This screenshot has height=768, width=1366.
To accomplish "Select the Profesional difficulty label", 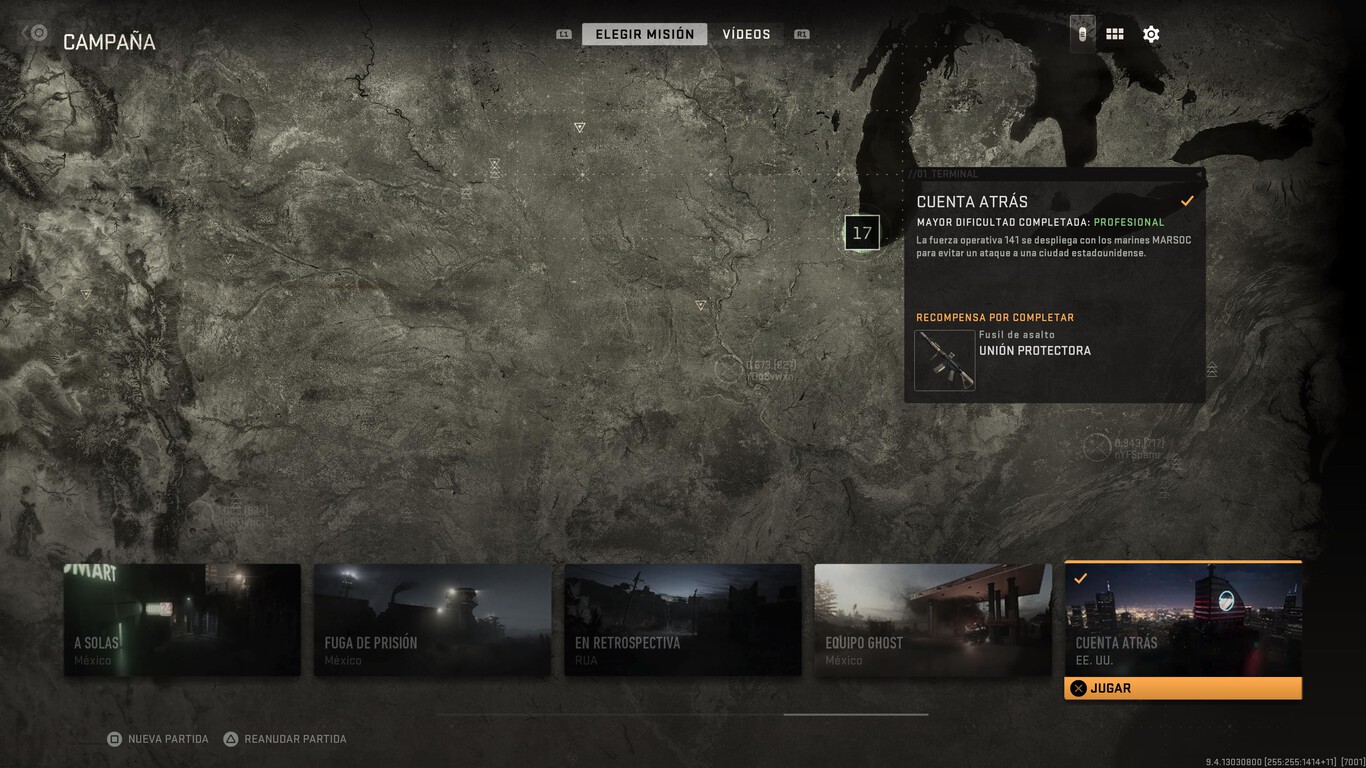I will coord(1130,223).
